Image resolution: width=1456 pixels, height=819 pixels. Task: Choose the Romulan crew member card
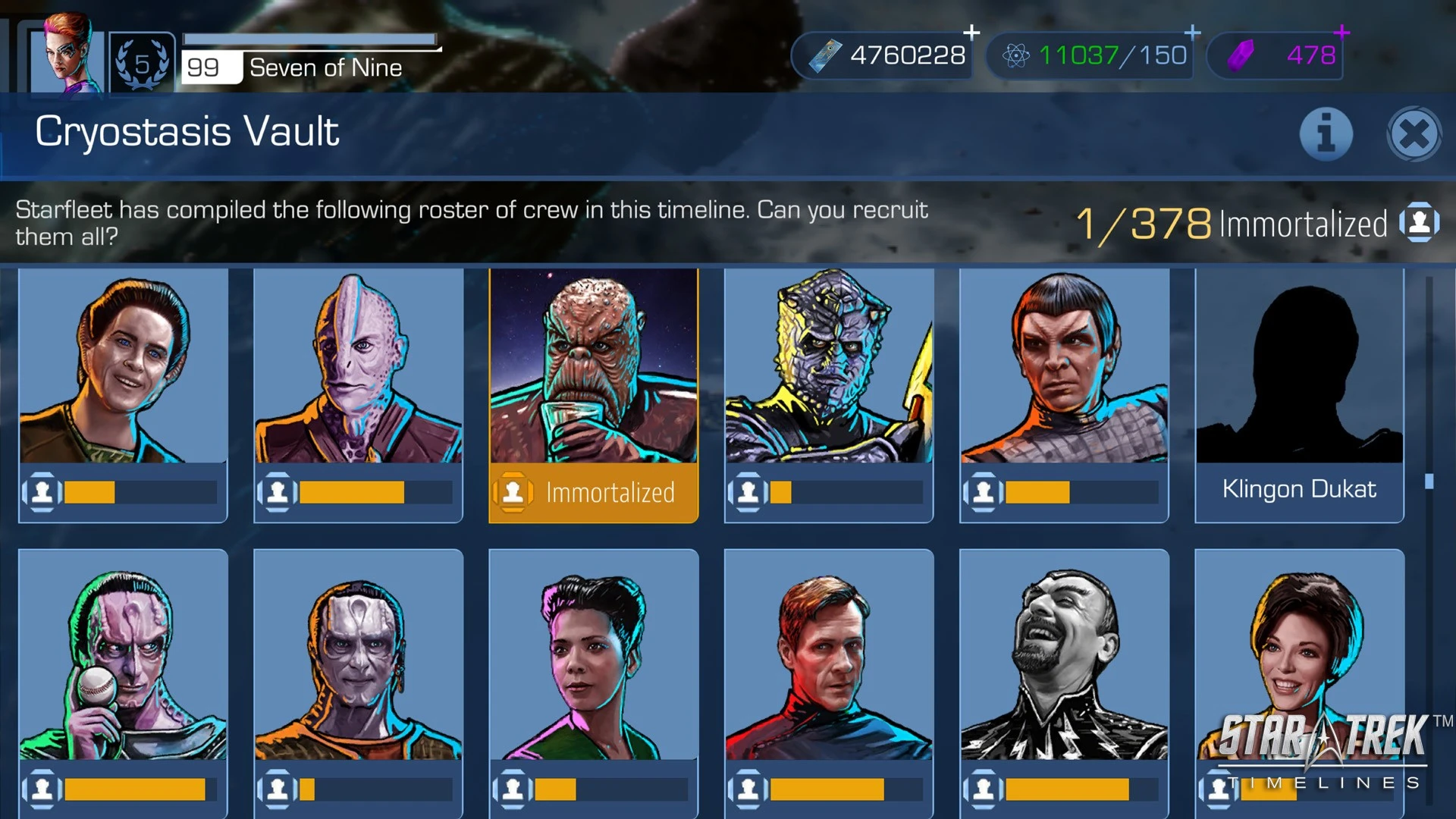[x=1064, y=394]
